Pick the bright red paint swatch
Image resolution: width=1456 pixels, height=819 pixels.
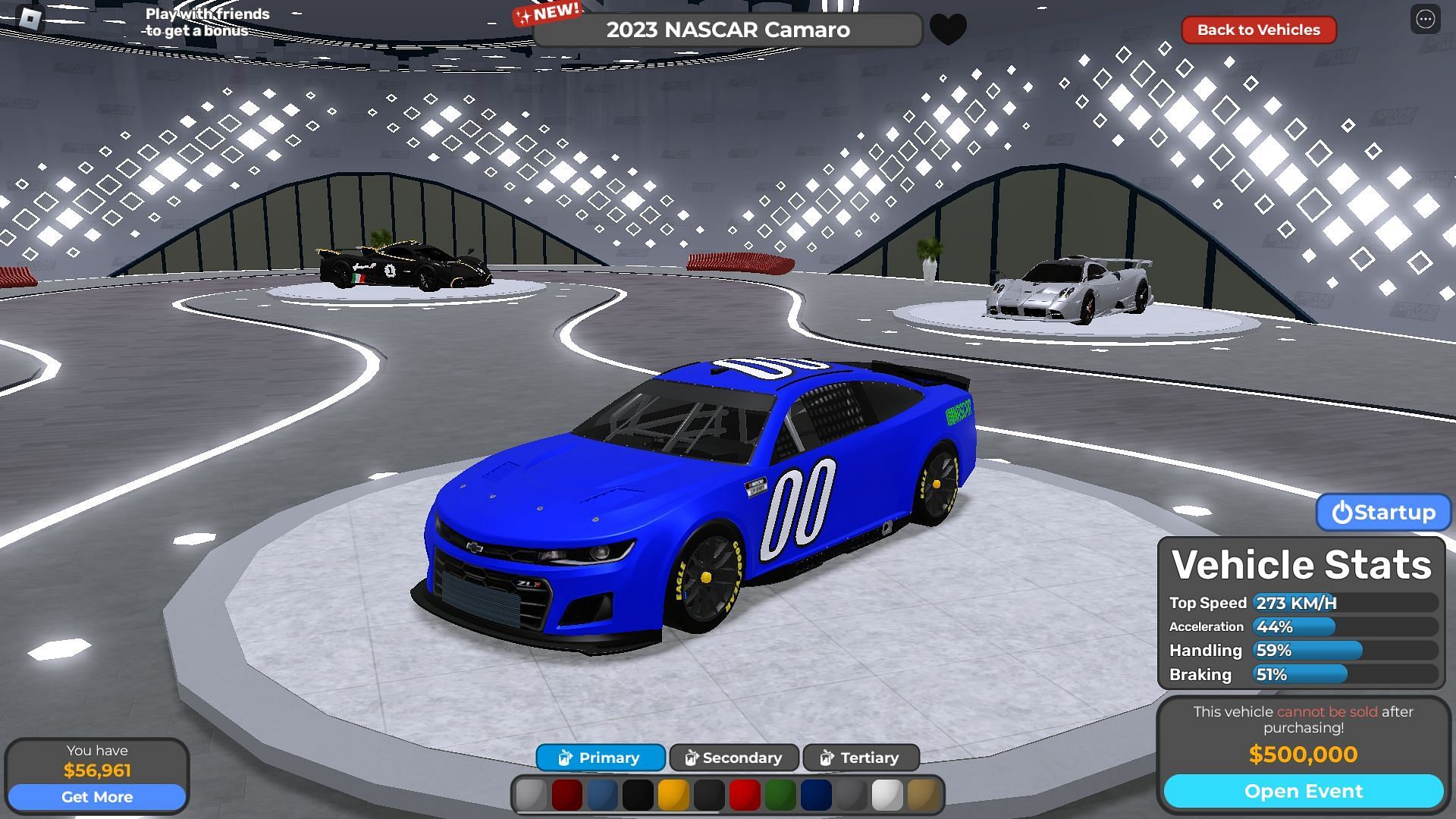(x=745, y=795)
